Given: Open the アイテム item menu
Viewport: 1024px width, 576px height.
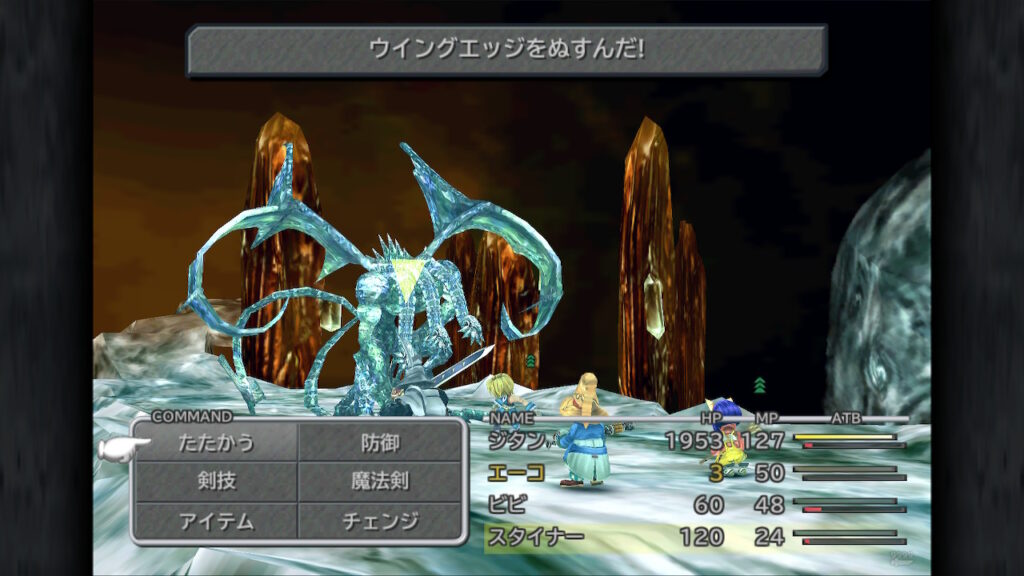Looking at the screenshot, I should 217,521.
